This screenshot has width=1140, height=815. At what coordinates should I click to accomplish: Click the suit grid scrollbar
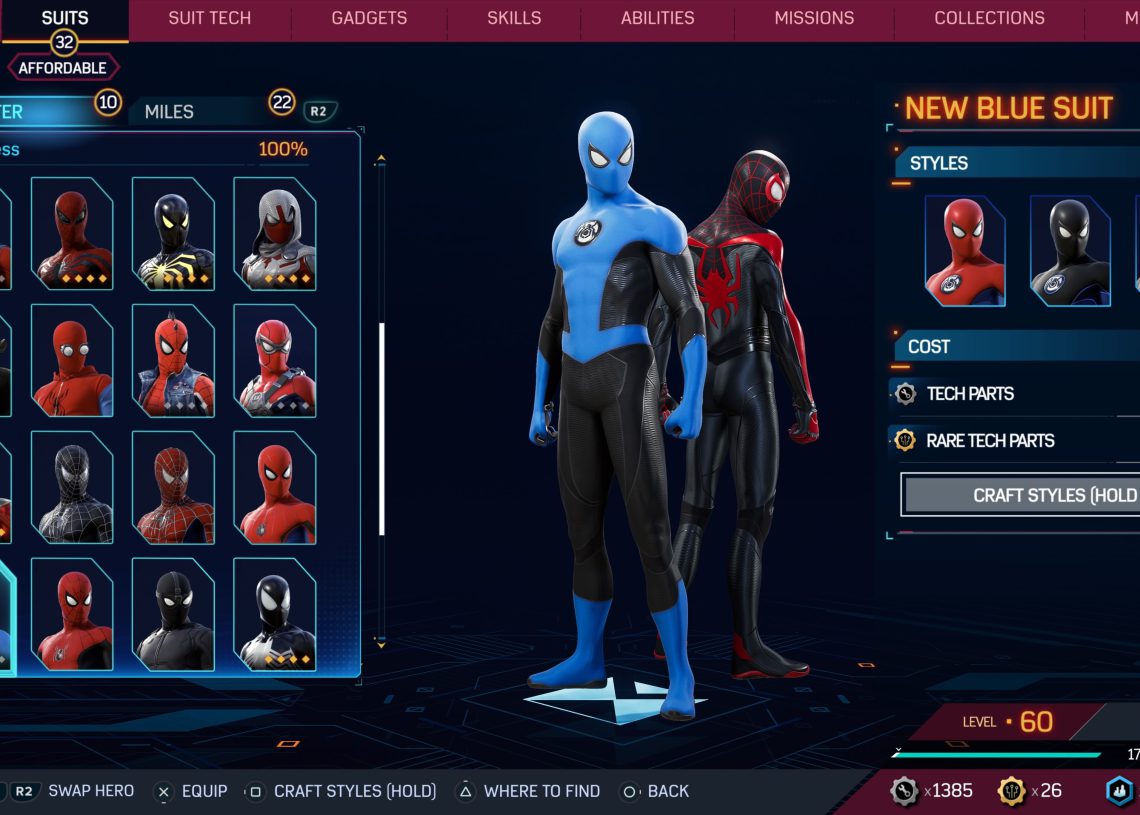(x=381, y=430)
